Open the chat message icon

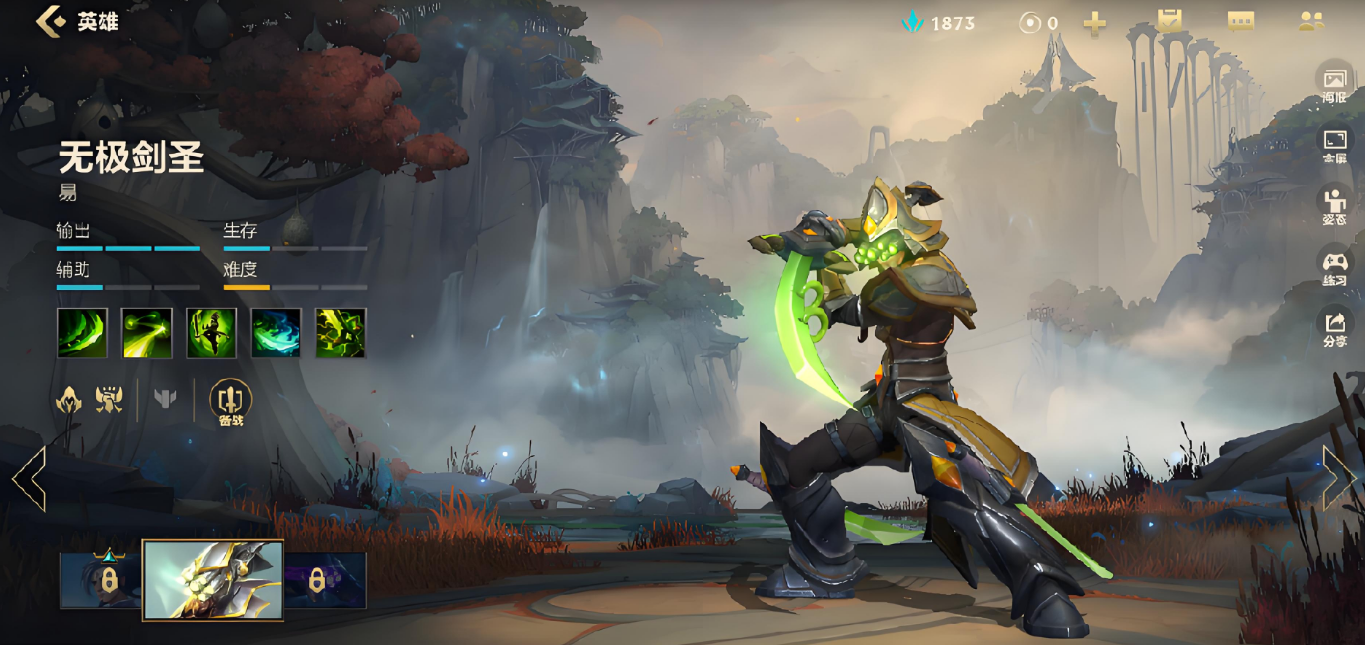tap(1241, 21)
